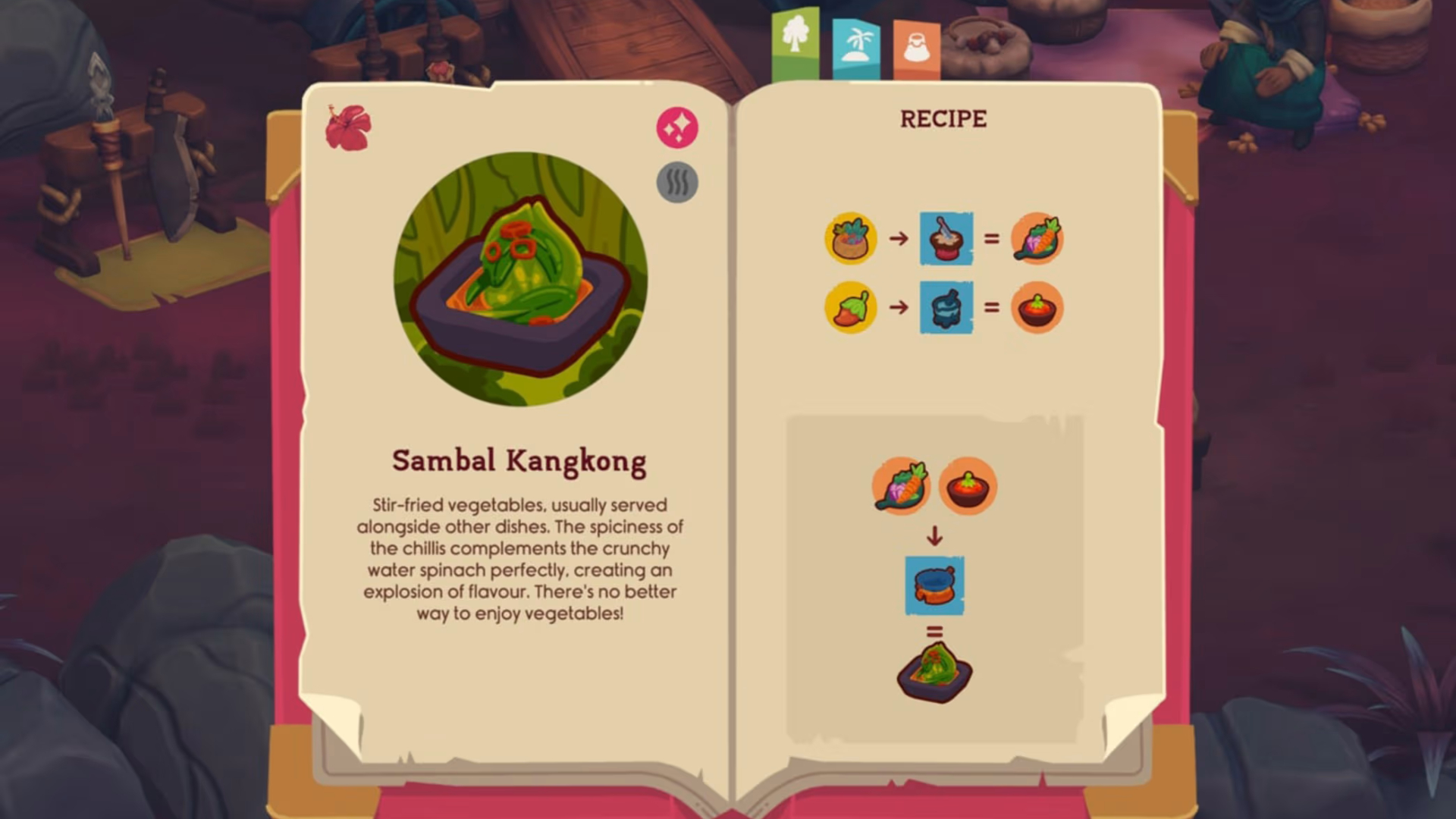Screen dimensions: 1456x819
Task: Click the red hibiscus flower icon
Action: pyautogui.click(x=348, y=127)
